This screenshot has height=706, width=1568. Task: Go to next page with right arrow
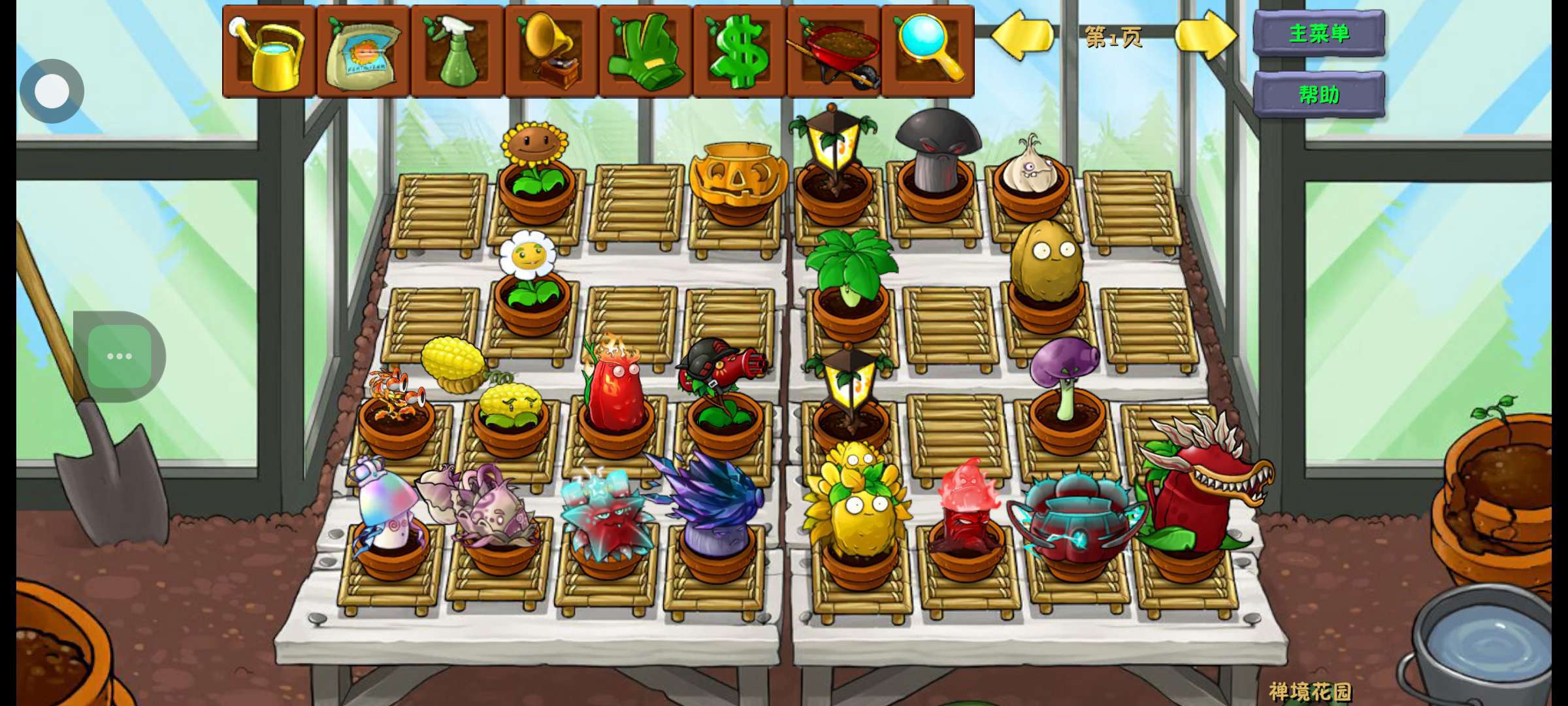(1205, 35)
